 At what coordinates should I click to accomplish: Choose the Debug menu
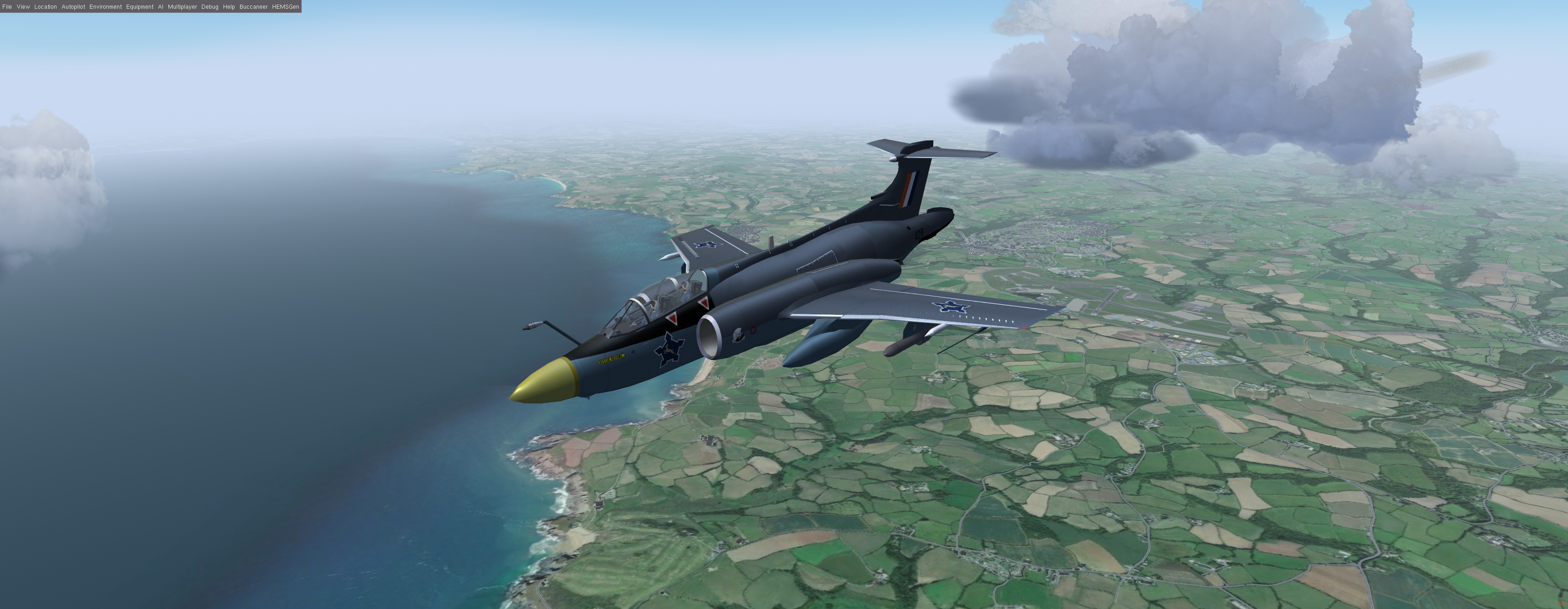[209, 7]
